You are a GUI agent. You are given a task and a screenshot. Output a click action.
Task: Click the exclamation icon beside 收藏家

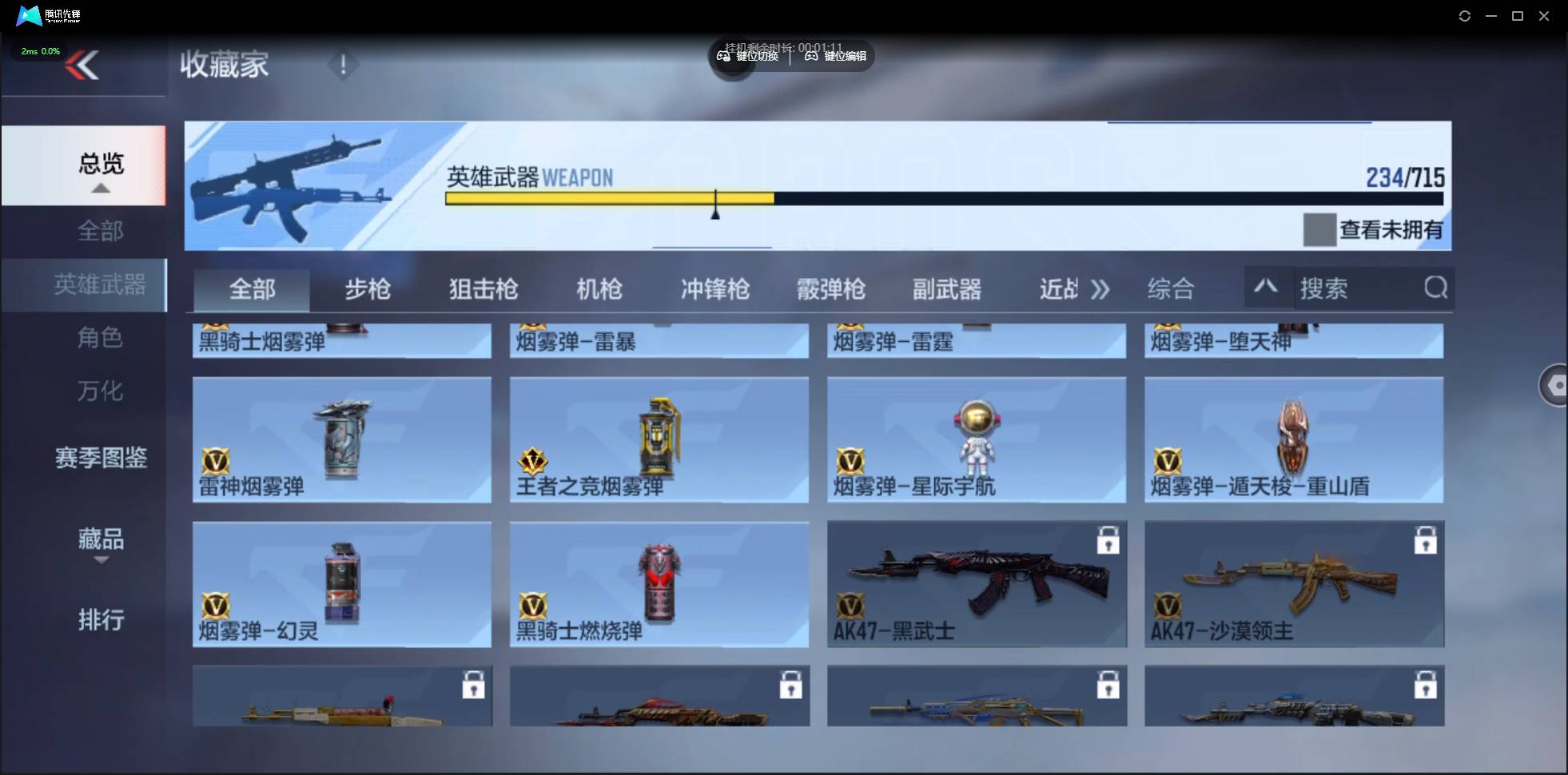344,64
